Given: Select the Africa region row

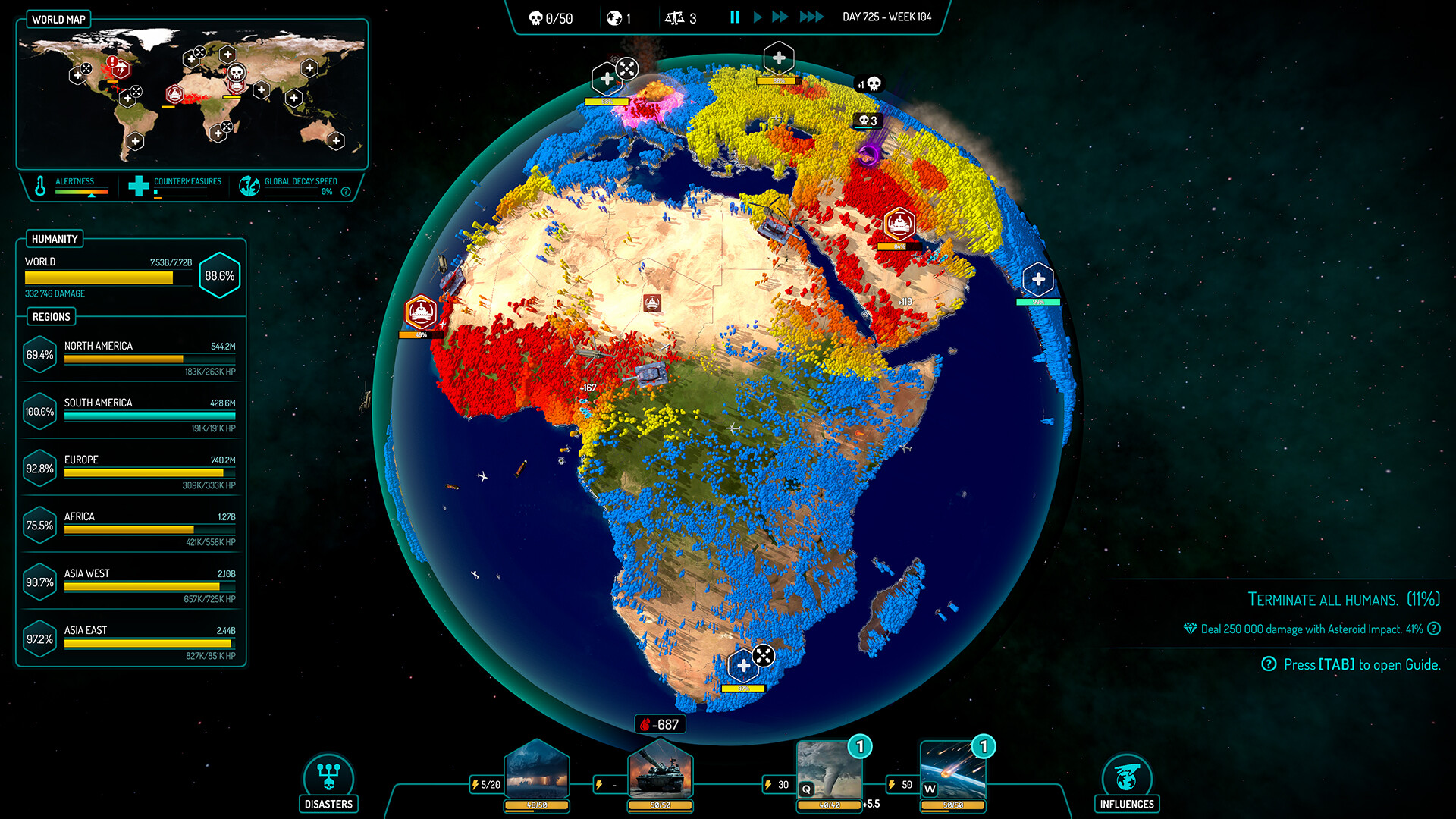Looking at the screenshot, I should pos(131,526).
